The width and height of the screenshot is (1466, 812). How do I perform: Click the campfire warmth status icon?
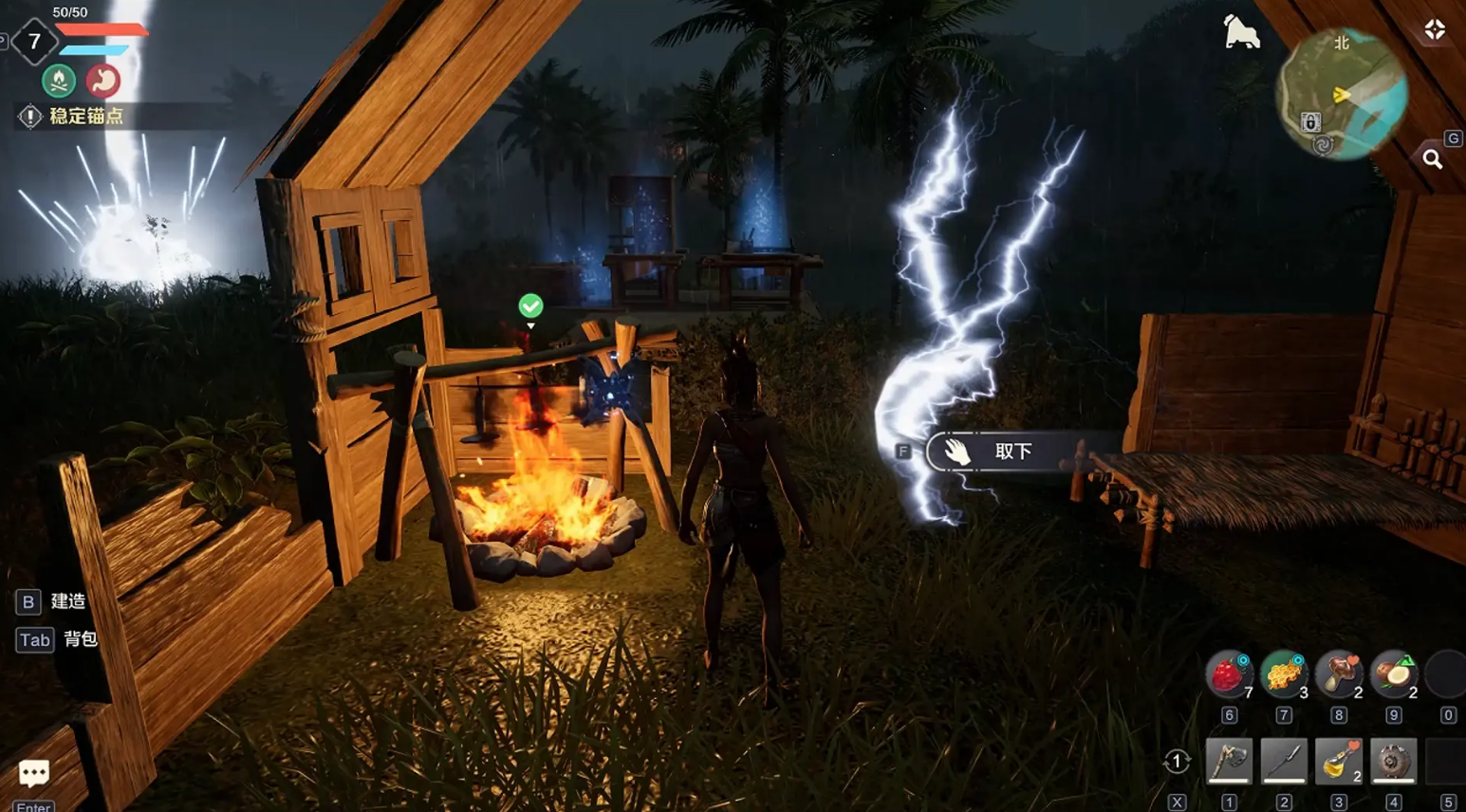[59, 81]
